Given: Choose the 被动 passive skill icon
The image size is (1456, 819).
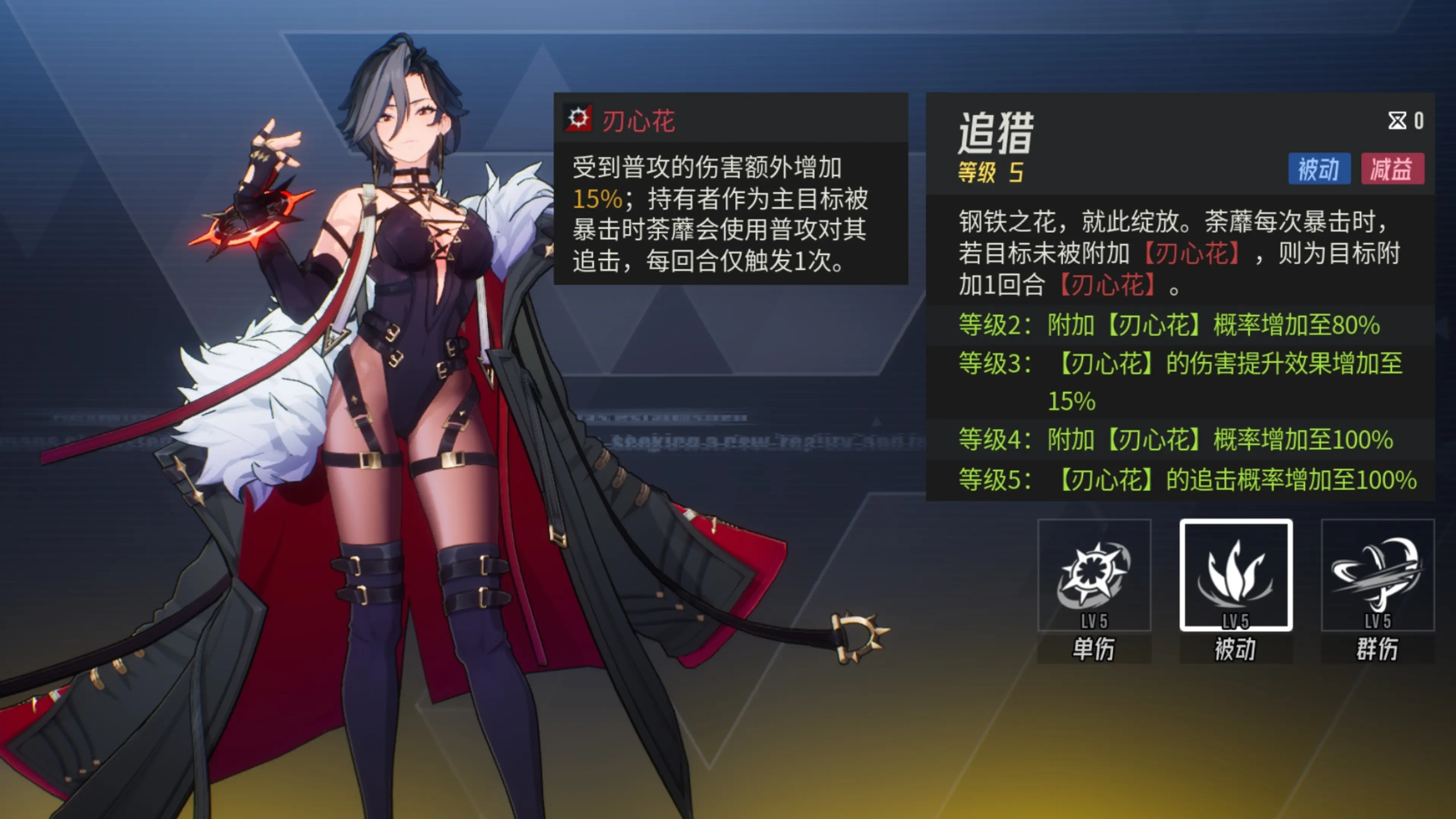Looking at the screenshot, I should tap(1236, 576).
